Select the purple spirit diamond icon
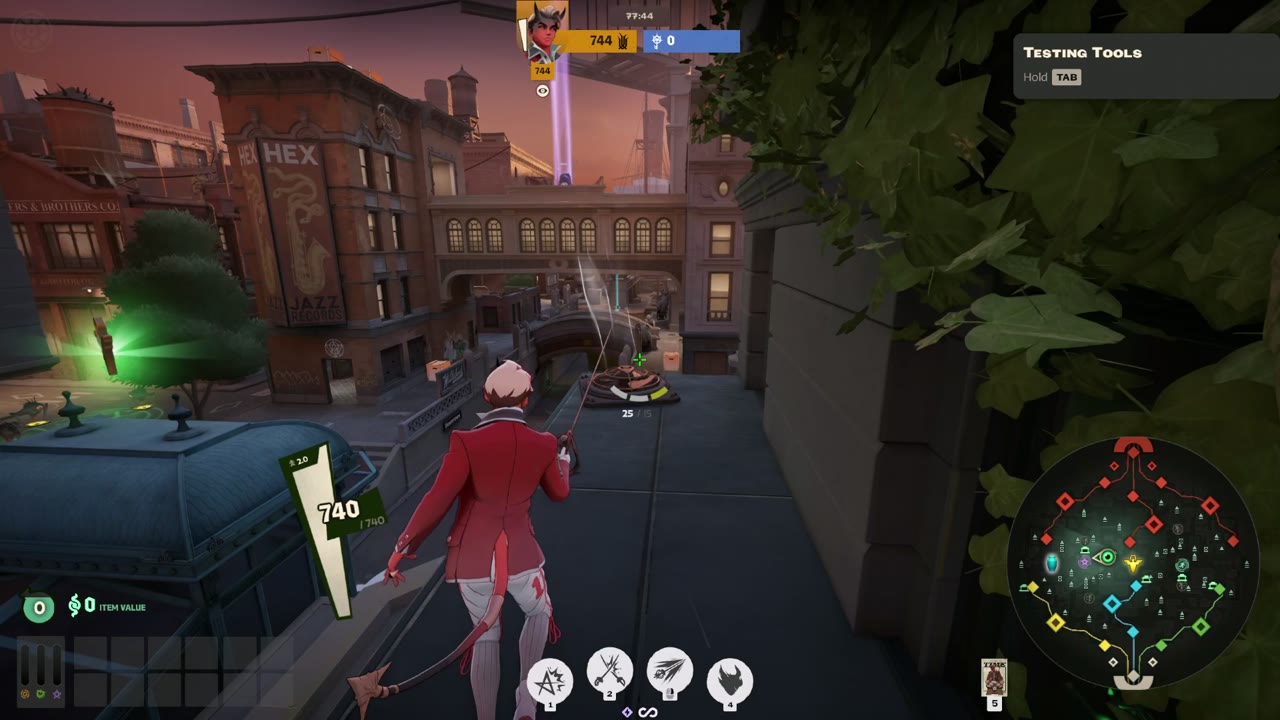Image resolution: width=1280 pixels, height=720 pixels. tap(627, 712)
